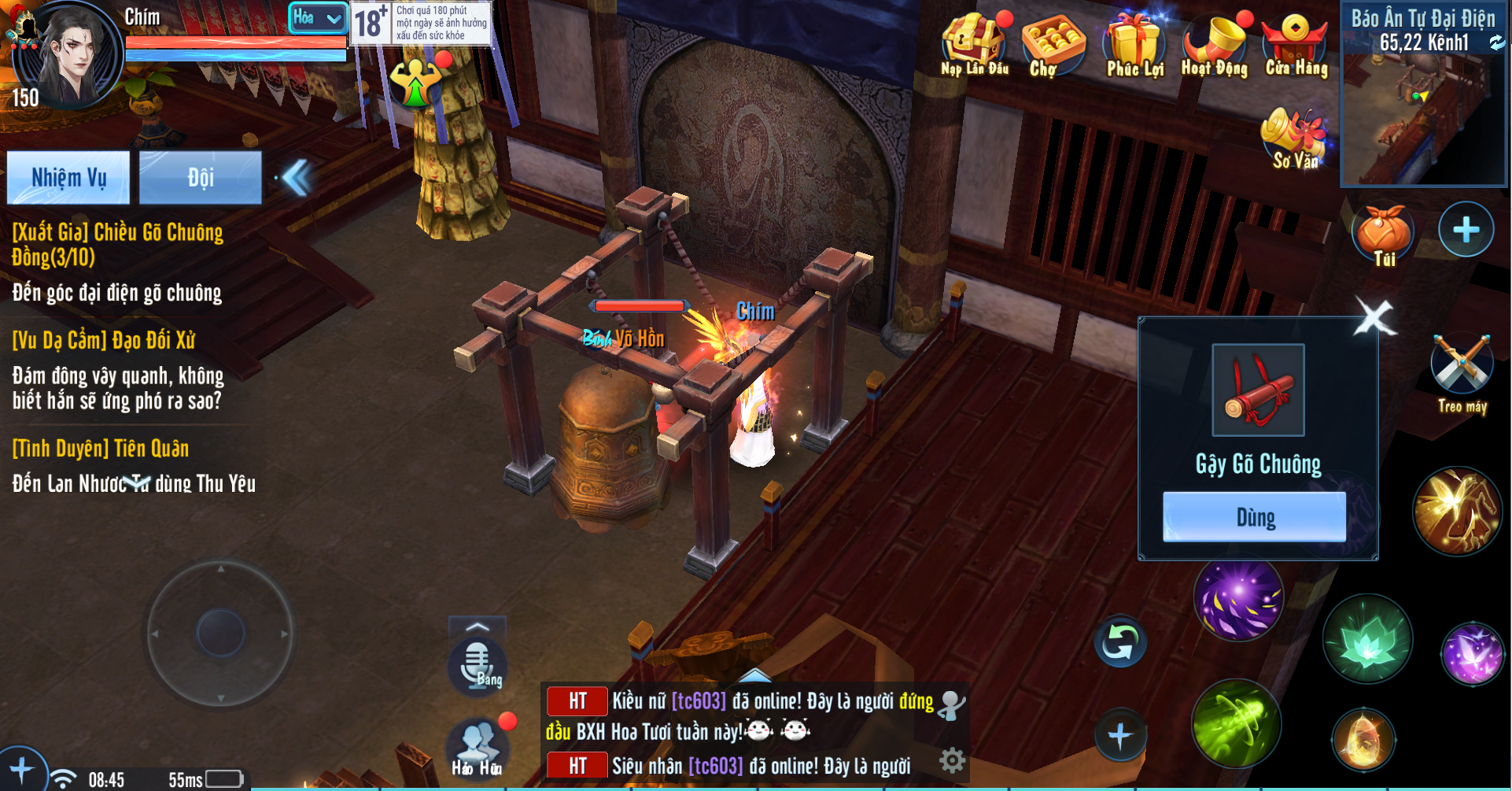Activate the Bang voice microphone
Viewport: 1512px width, 791px height.
pos(478,665)
